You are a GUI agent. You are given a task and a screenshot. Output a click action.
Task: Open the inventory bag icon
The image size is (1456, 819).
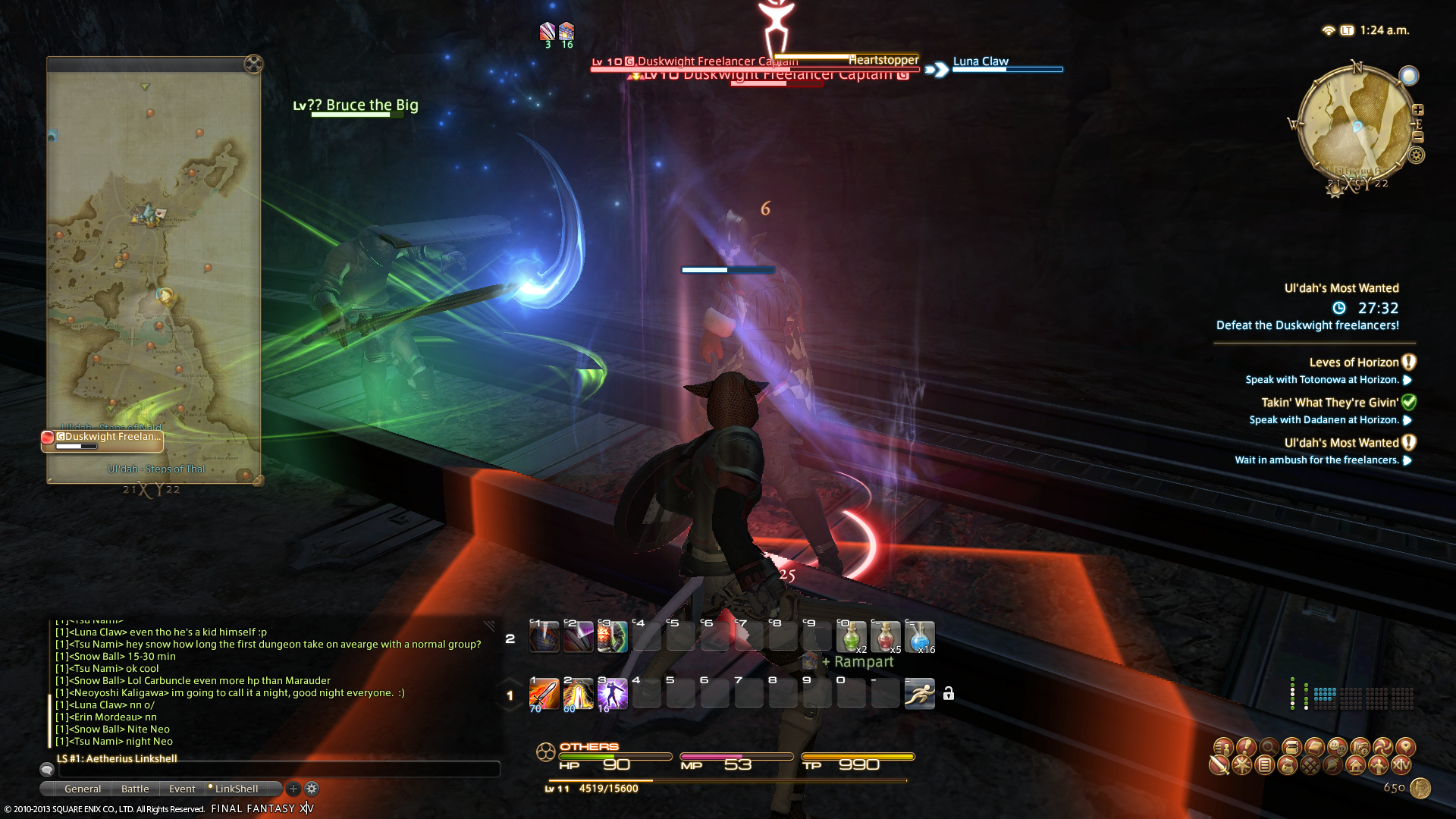click(x=1287, y=765)
